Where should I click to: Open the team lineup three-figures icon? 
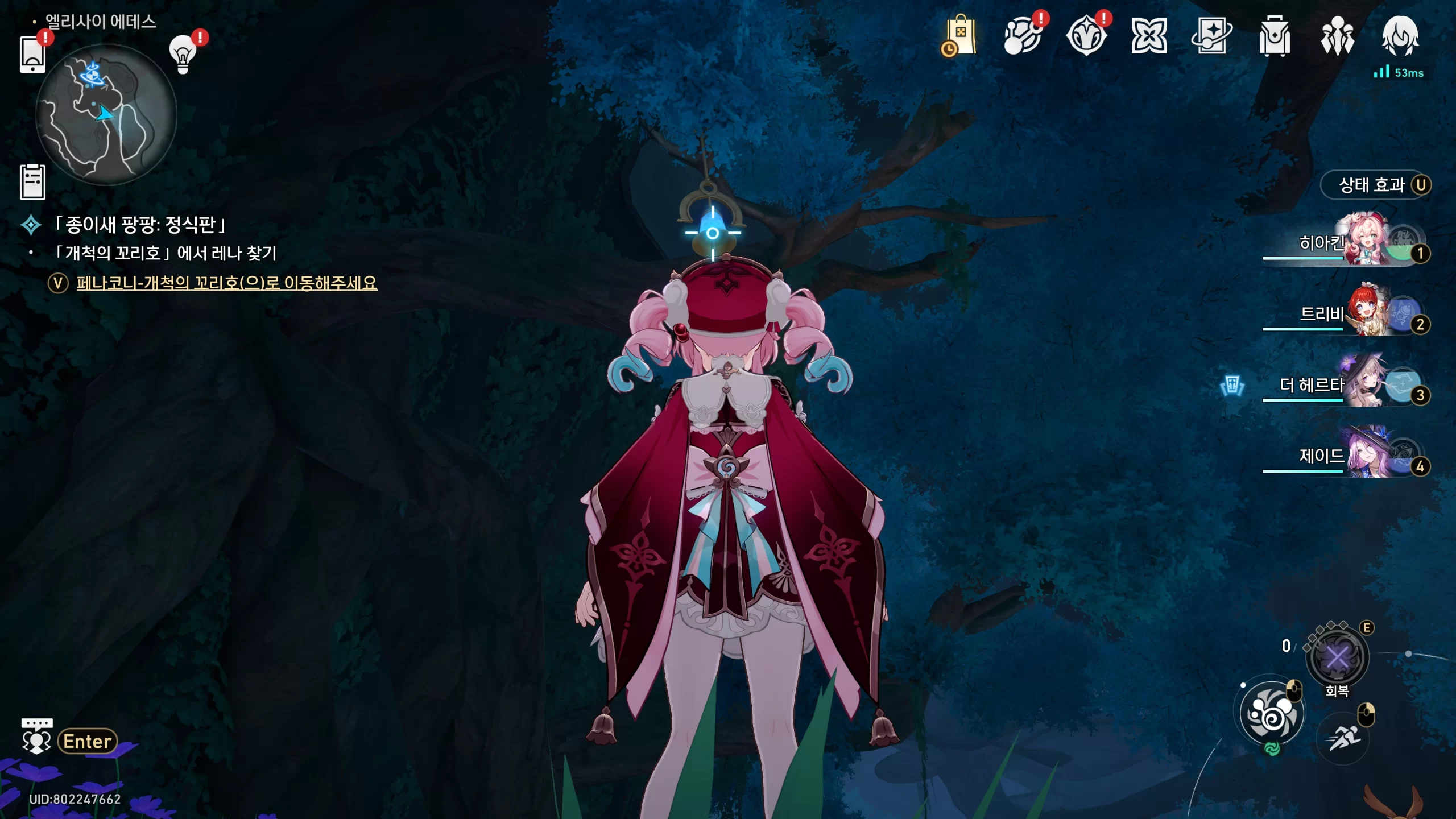[x=1337, y=36]
